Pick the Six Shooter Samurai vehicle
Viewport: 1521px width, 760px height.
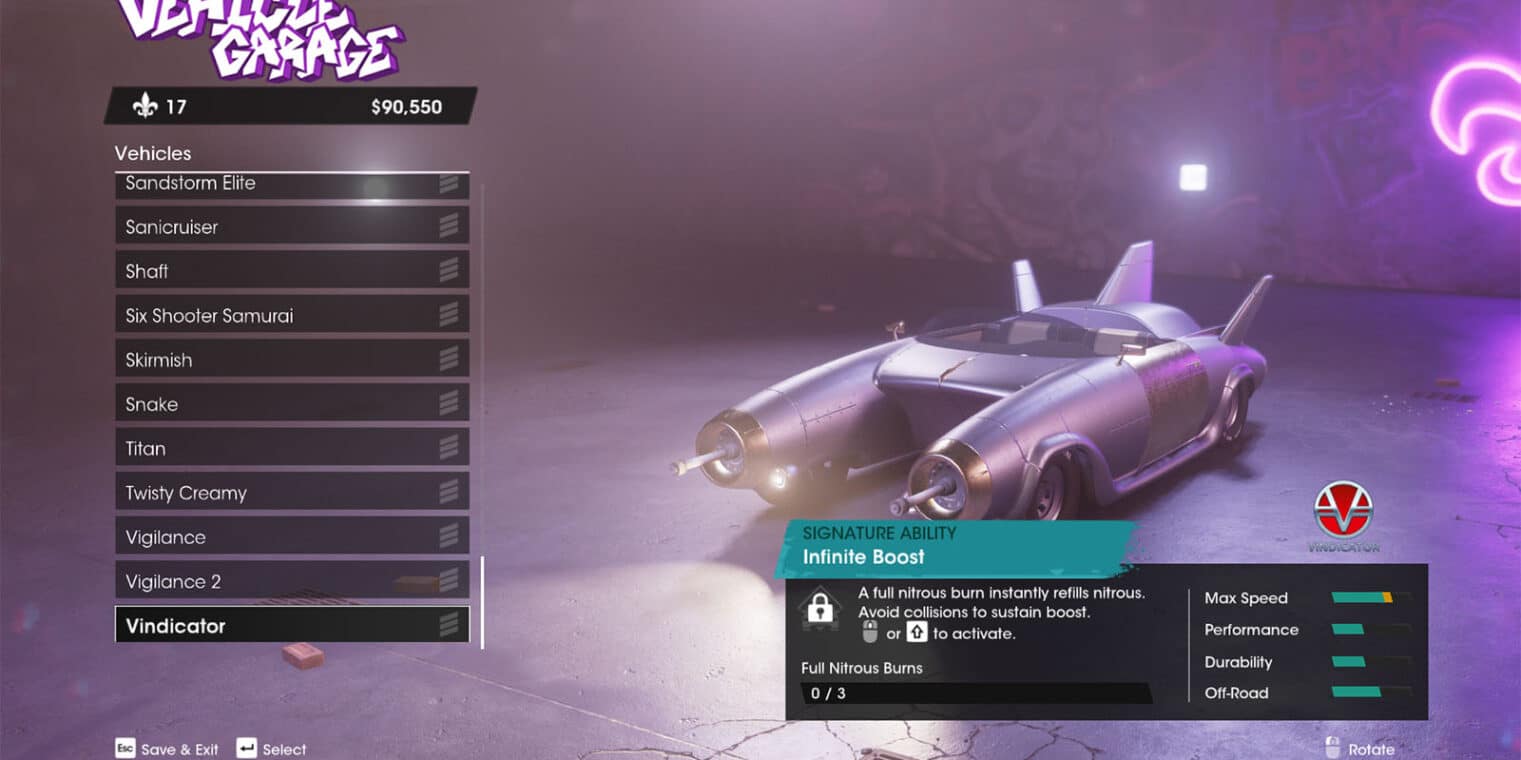pos(290,316)
